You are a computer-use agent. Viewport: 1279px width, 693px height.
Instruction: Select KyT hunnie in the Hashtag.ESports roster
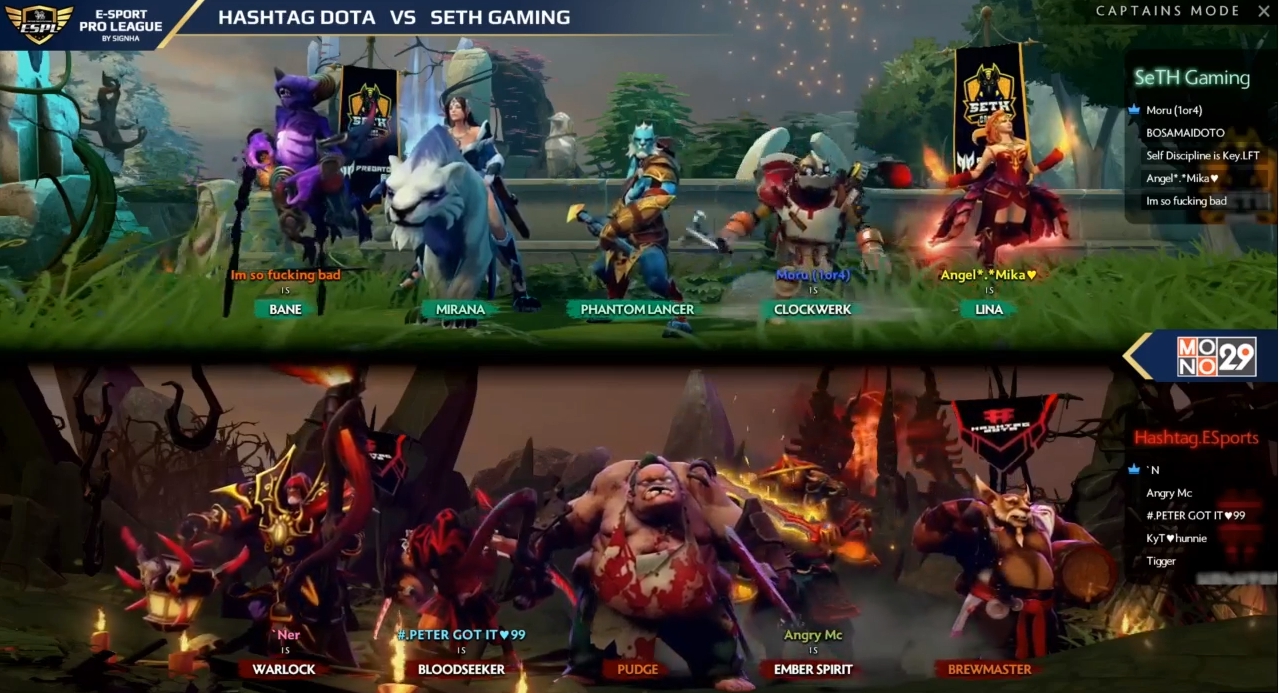[x=1176, y=538]
